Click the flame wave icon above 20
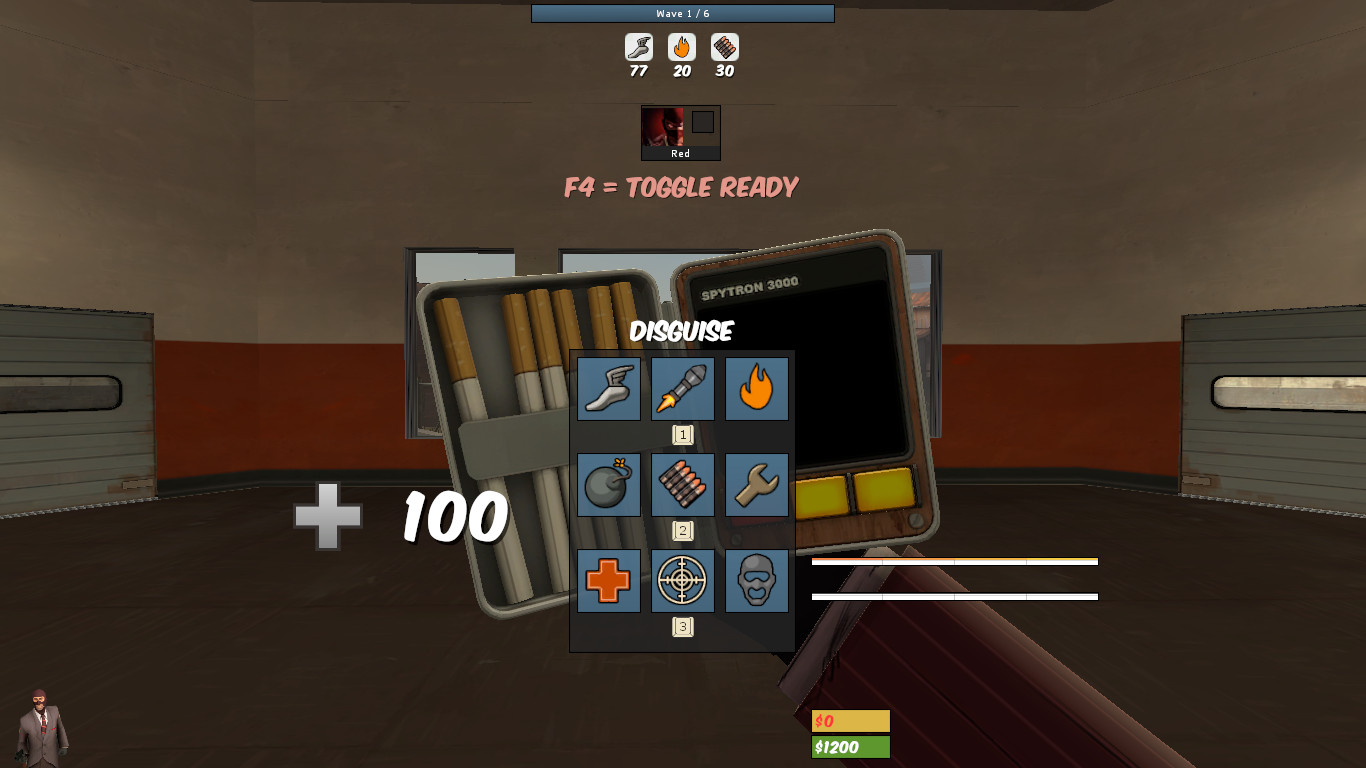This screenshot has width=1366, height=768. (682, 46)
